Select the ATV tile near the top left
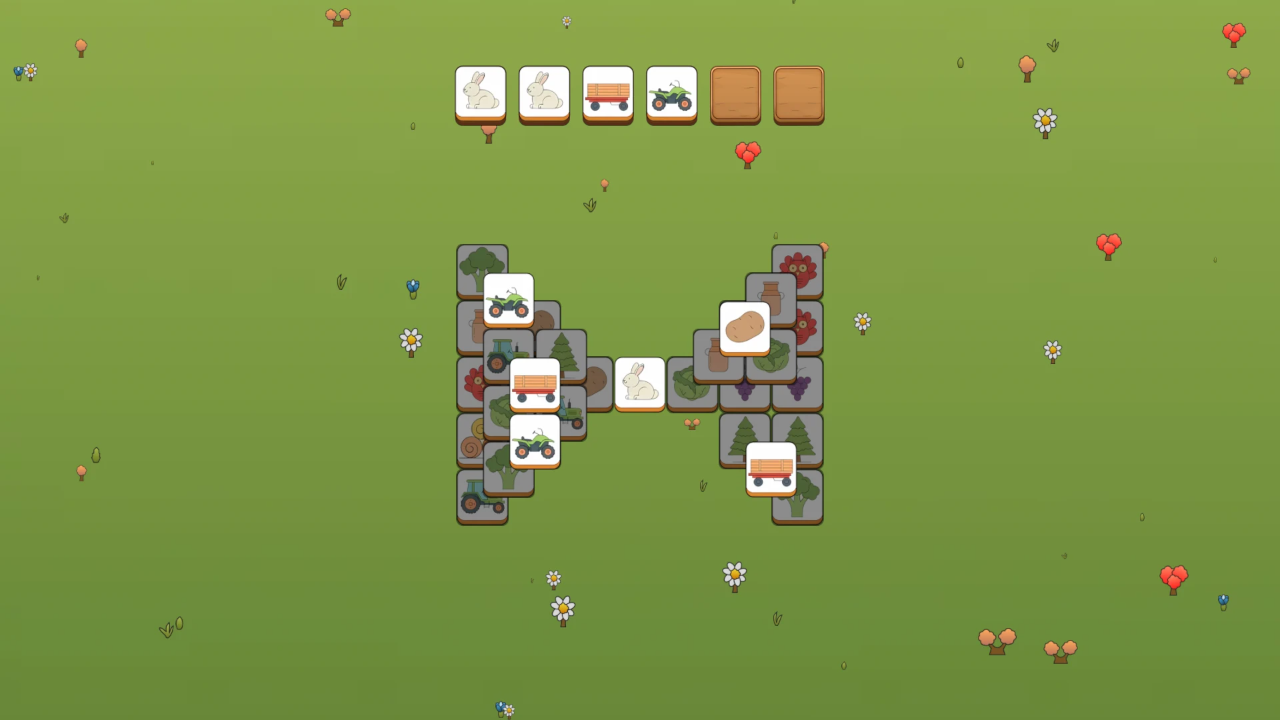1280x720 pixels. (506, 300)
